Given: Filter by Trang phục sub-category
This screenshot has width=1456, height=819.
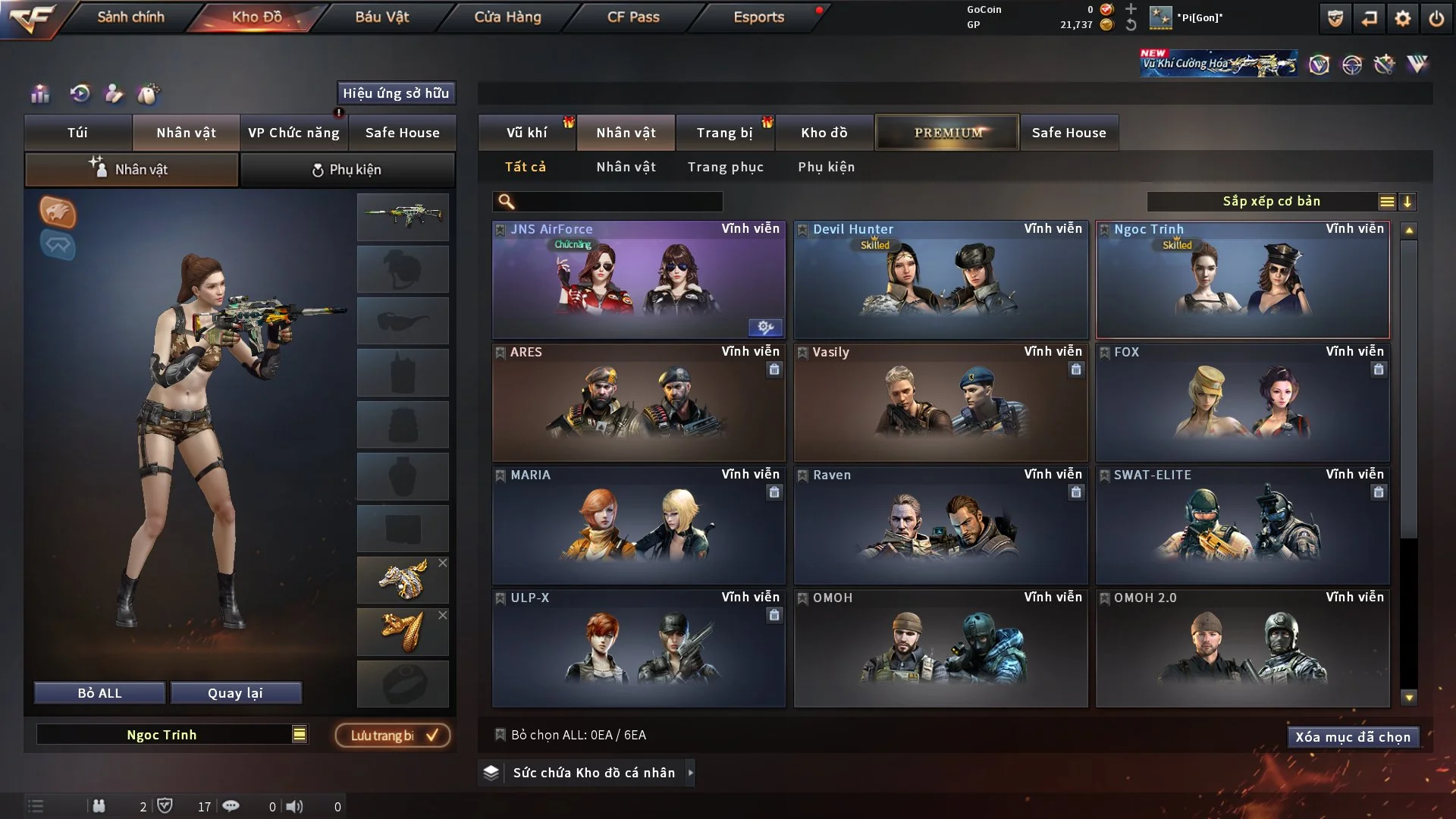Looking at the screenshot, I should 725,167.
